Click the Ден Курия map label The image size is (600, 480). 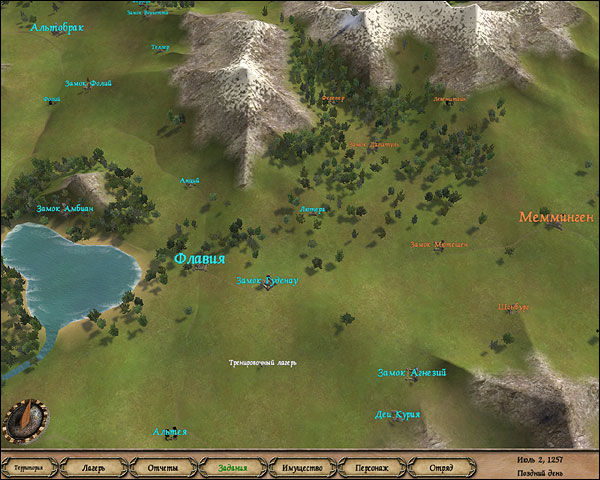point(398,414)
